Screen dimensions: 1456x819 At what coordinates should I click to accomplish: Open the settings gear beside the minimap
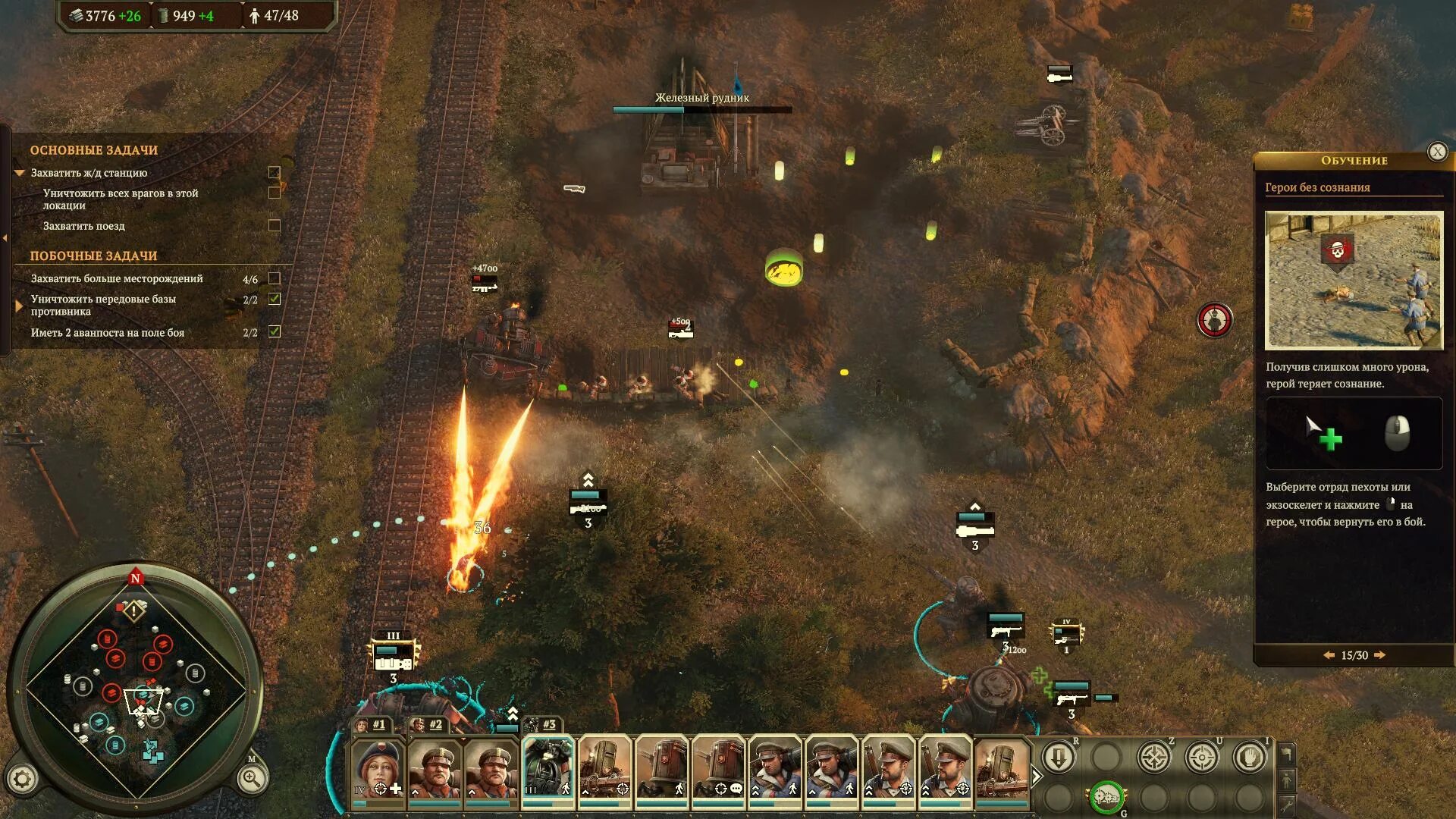click(x=22, y=779)
